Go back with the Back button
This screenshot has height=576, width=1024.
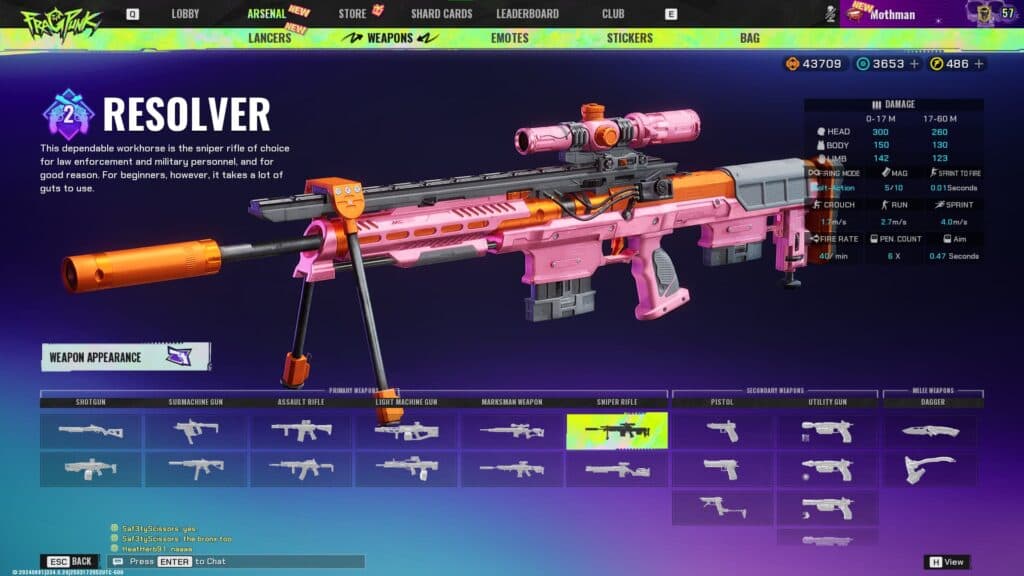pyautogui.click(x=70, y=562)
